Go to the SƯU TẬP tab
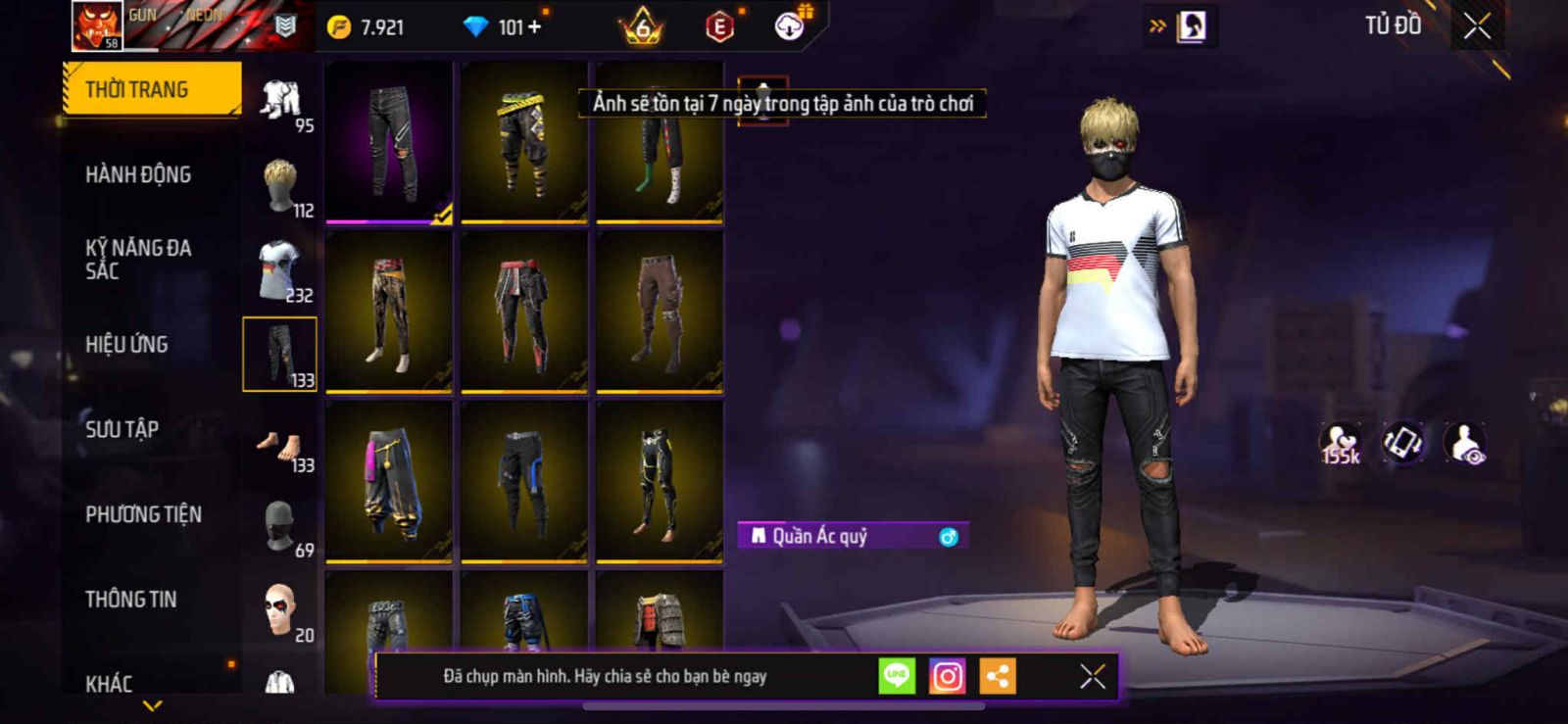The image size is (1568, 724). pyautogui.click(x=122, y=429)
